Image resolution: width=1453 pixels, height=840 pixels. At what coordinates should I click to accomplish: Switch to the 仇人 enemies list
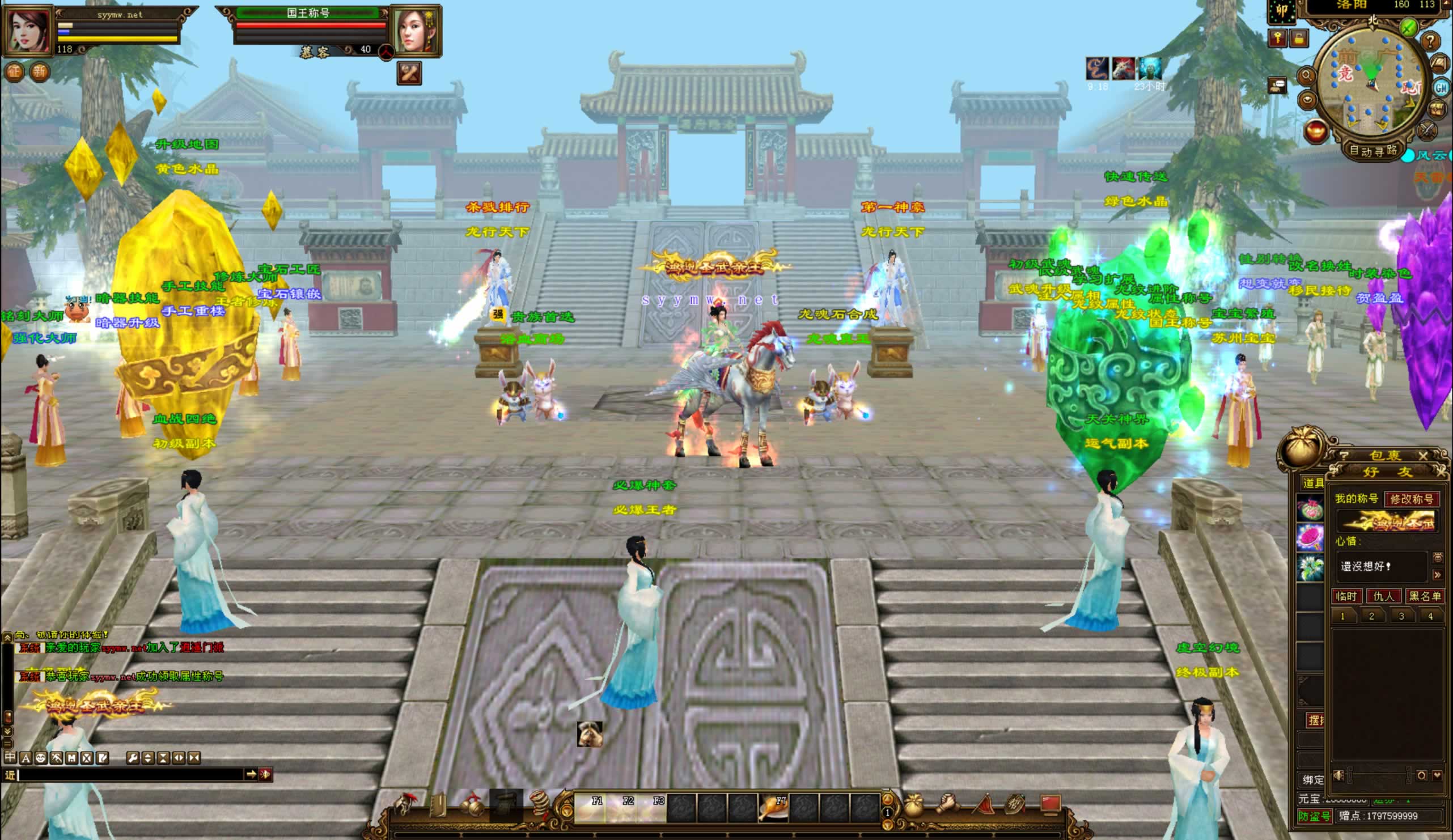pyautogui.click(x=1383, y=596)
